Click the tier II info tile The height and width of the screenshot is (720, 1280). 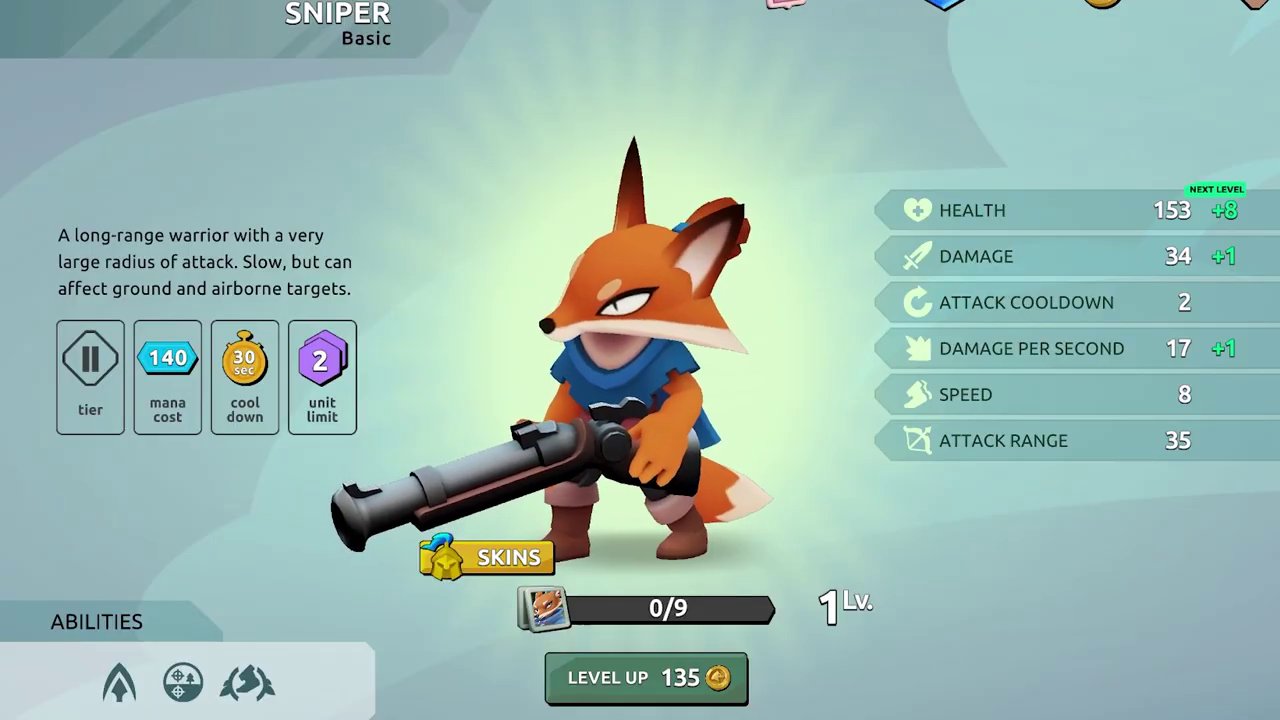click(91, 377)
